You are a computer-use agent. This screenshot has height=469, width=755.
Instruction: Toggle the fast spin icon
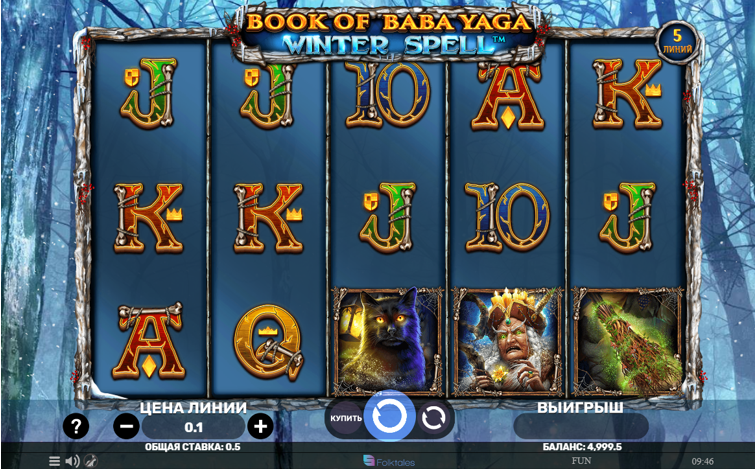pos(90,461)
